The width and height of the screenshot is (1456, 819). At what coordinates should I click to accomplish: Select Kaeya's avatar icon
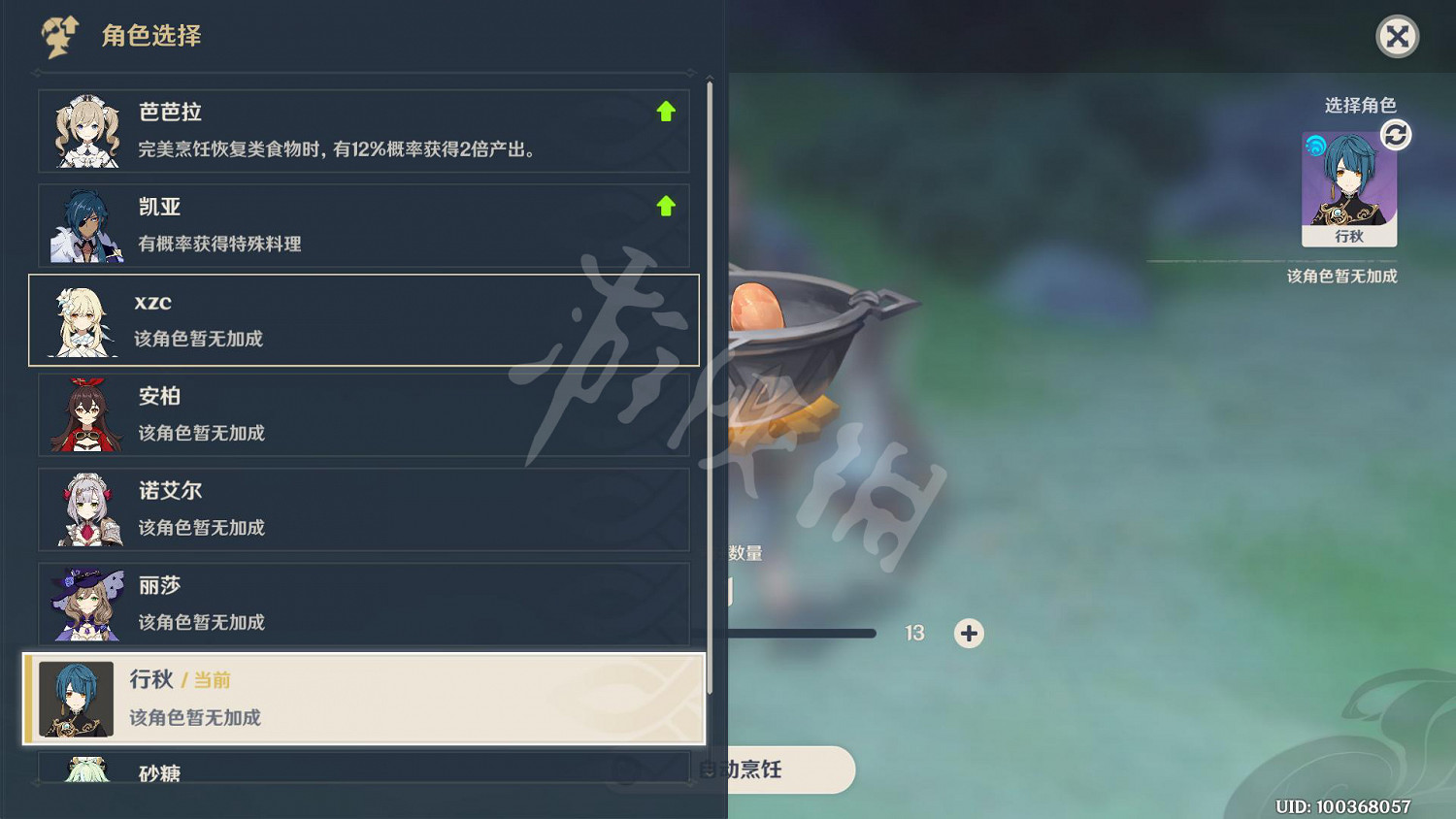[x=85, y=225]
